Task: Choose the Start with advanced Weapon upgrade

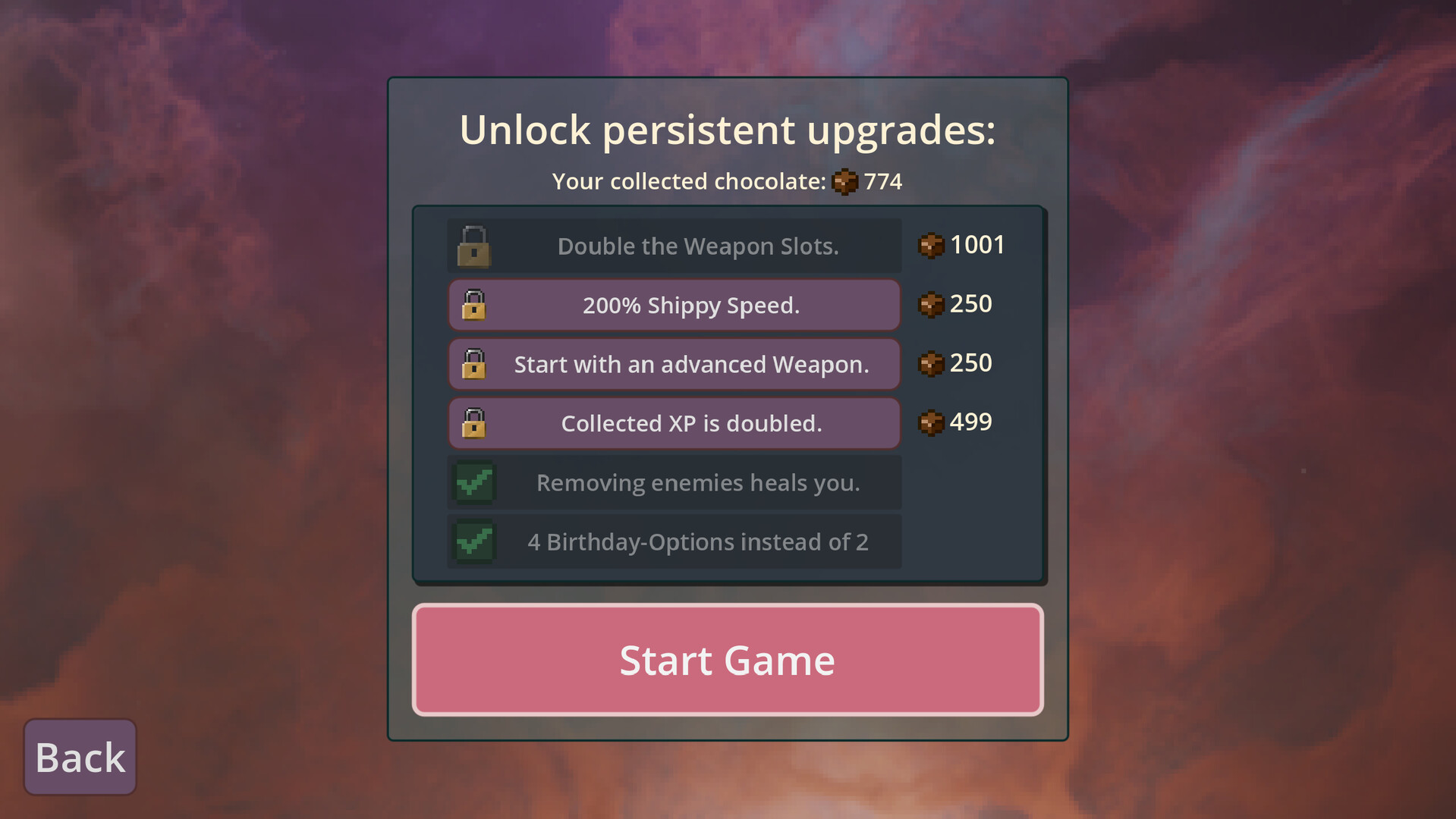Action: (673, 364)
